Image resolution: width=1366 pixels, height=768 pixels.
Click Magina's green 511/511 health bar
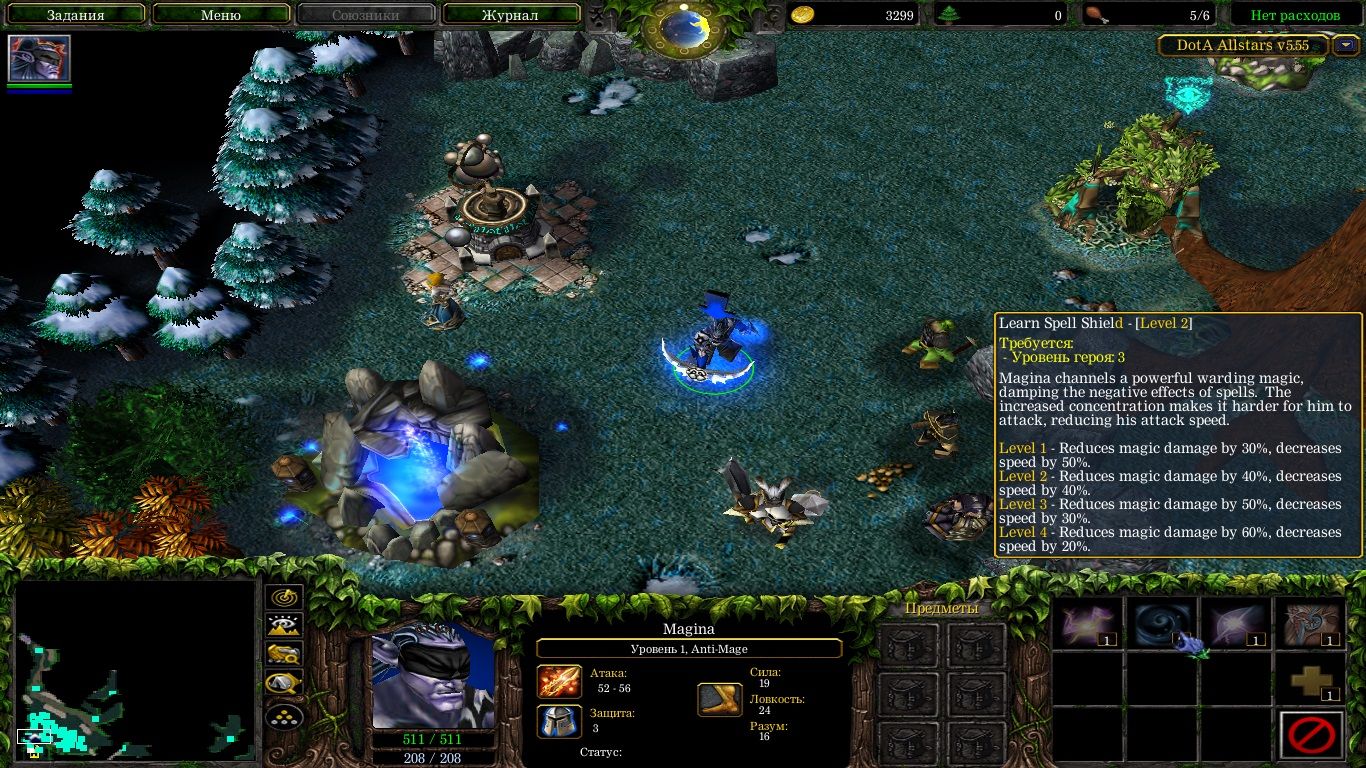(434, 738)
